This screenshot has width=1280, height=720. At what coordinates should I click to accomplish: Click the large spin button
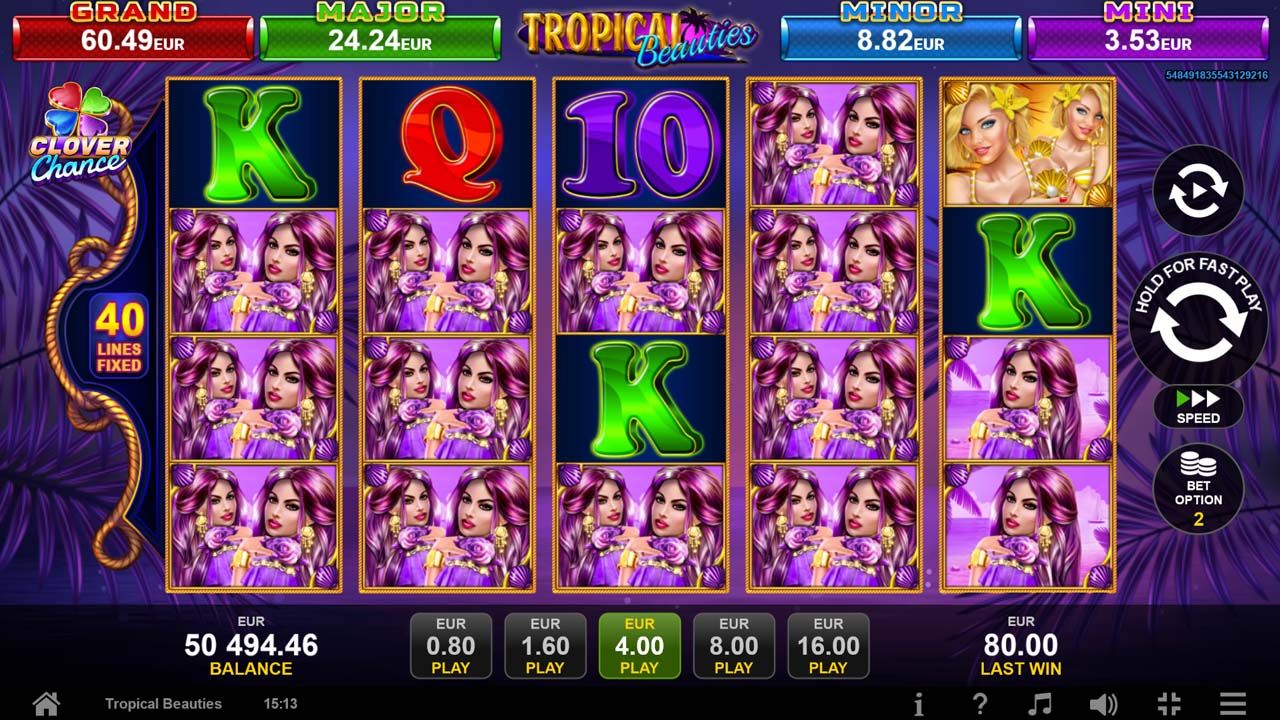tap(1197, 320)
